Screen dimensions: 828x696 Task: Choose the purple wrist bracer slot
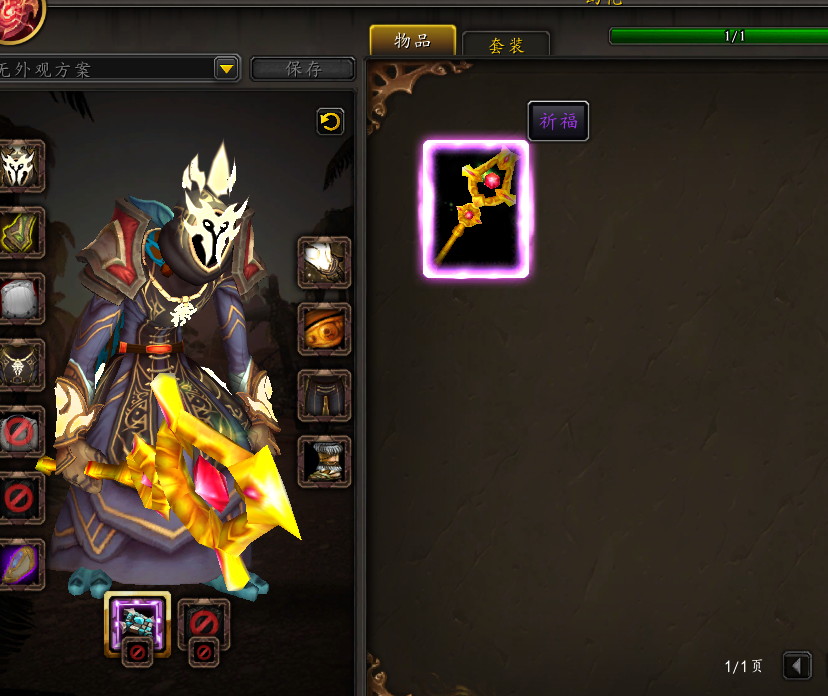(x=20, y=563)
